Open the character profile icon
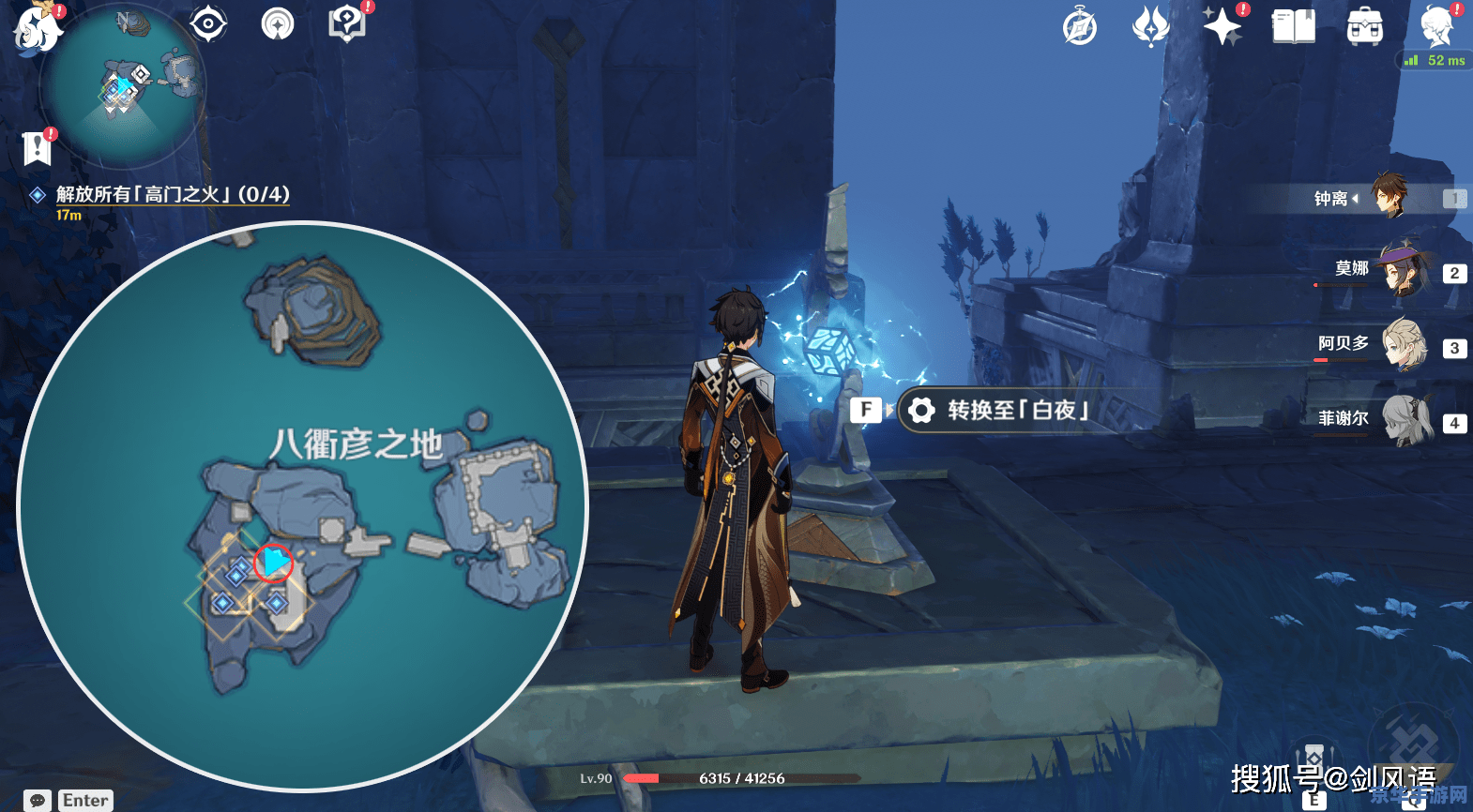 coord(1436,26)
